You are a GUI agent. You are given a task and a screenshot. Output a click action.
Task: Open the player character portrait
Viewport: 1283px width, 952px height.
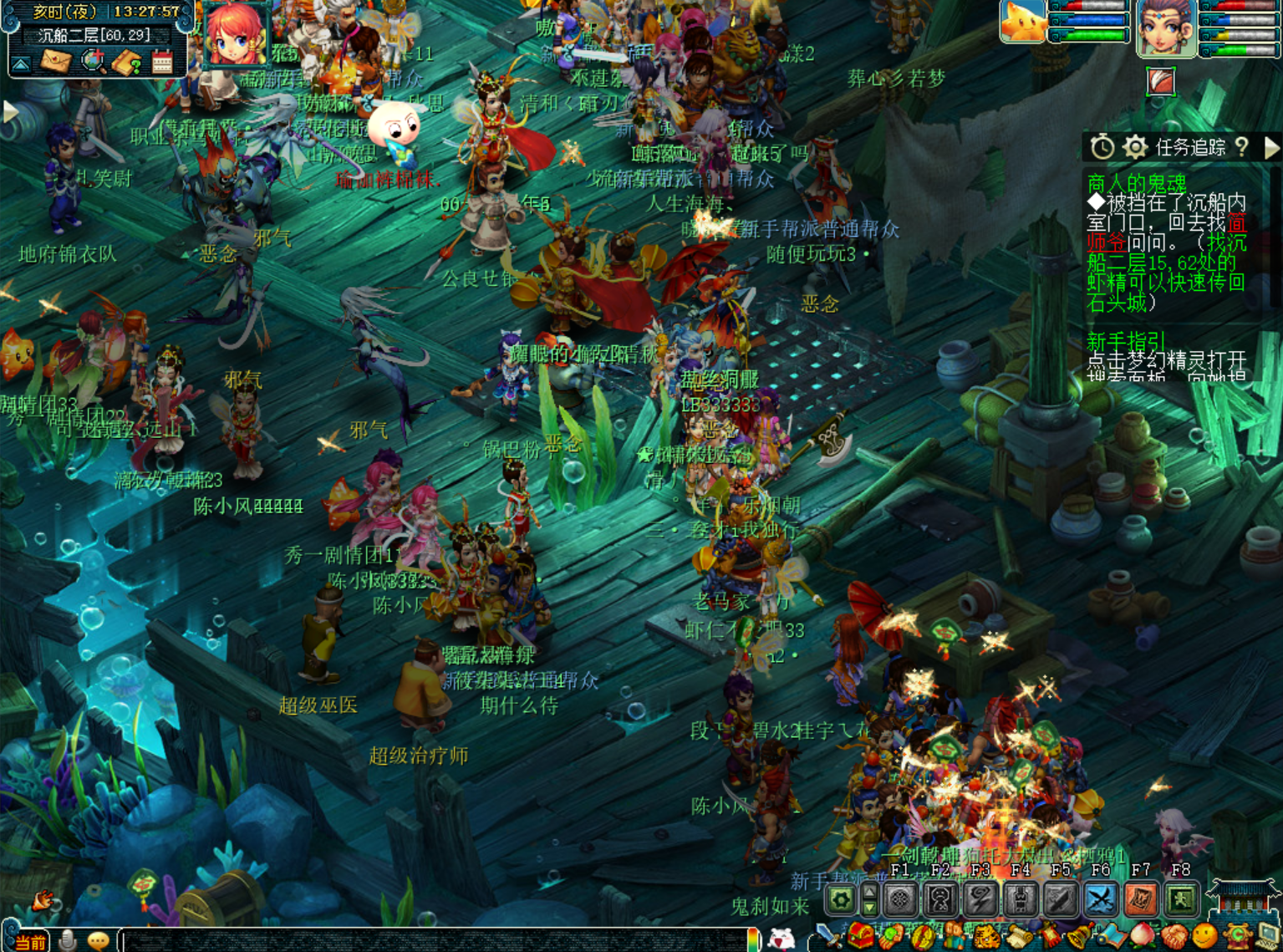pos(1166,28)
